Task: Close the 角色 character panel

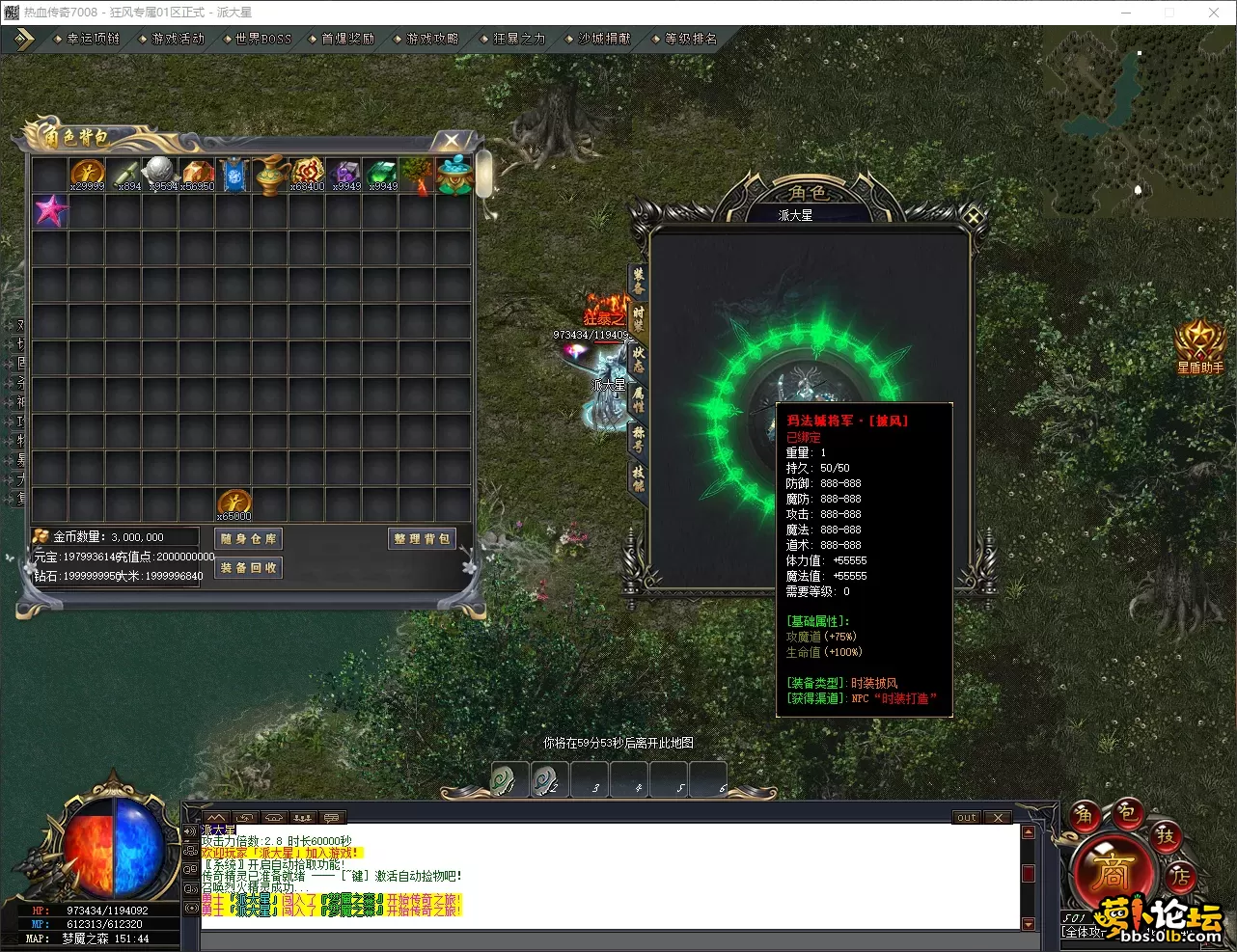Action: coord(974,218)
